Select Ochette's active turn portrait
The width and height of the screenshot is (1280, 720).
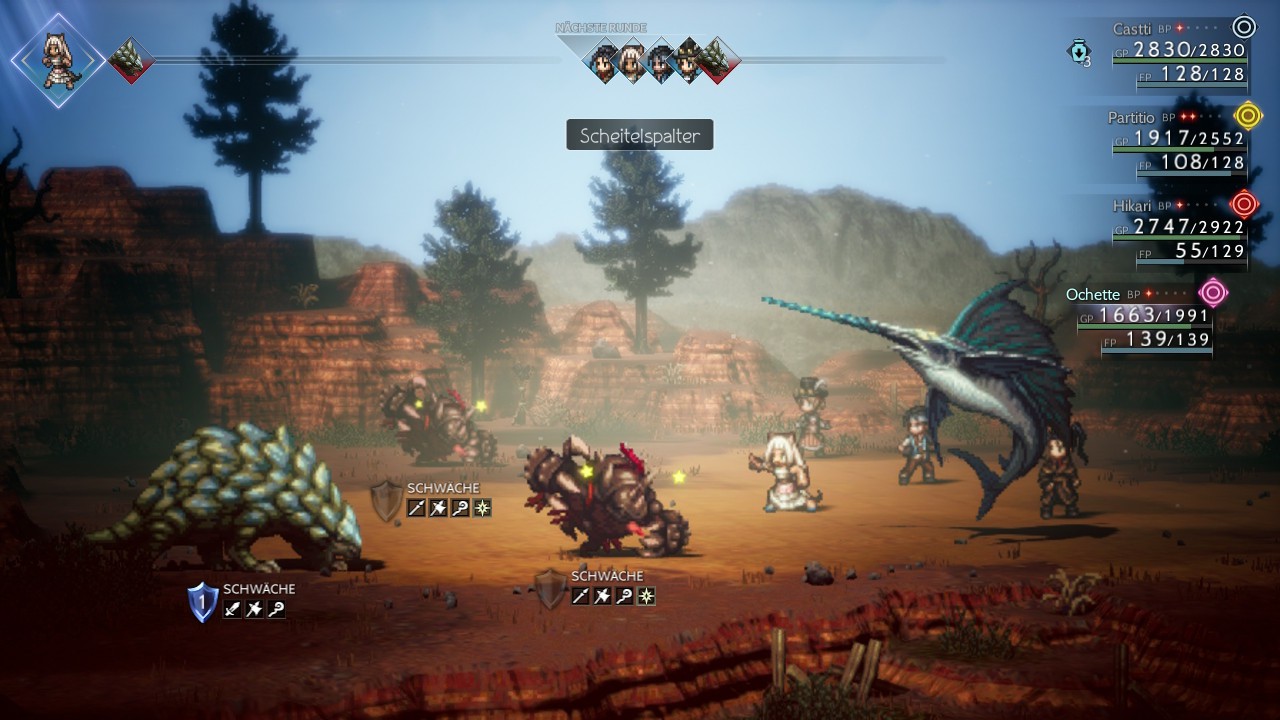(x=57, y=60)
